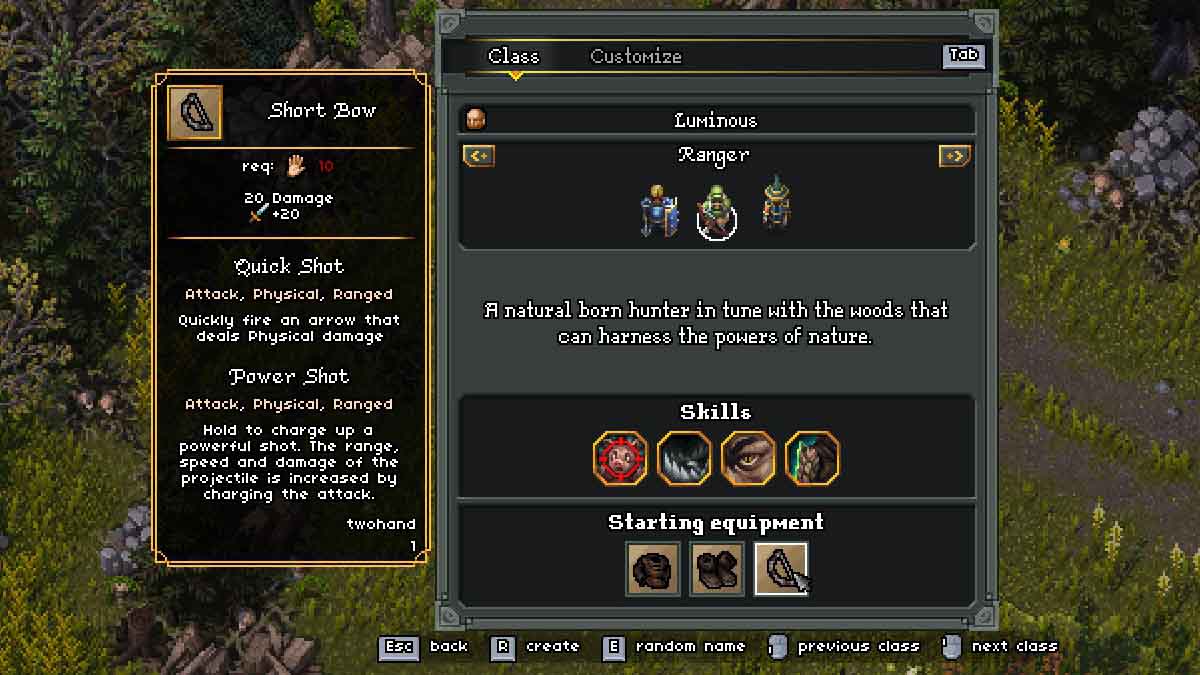Click the right arrow for next class
Screen dimensions: 1200x675
tap(954, 156)
